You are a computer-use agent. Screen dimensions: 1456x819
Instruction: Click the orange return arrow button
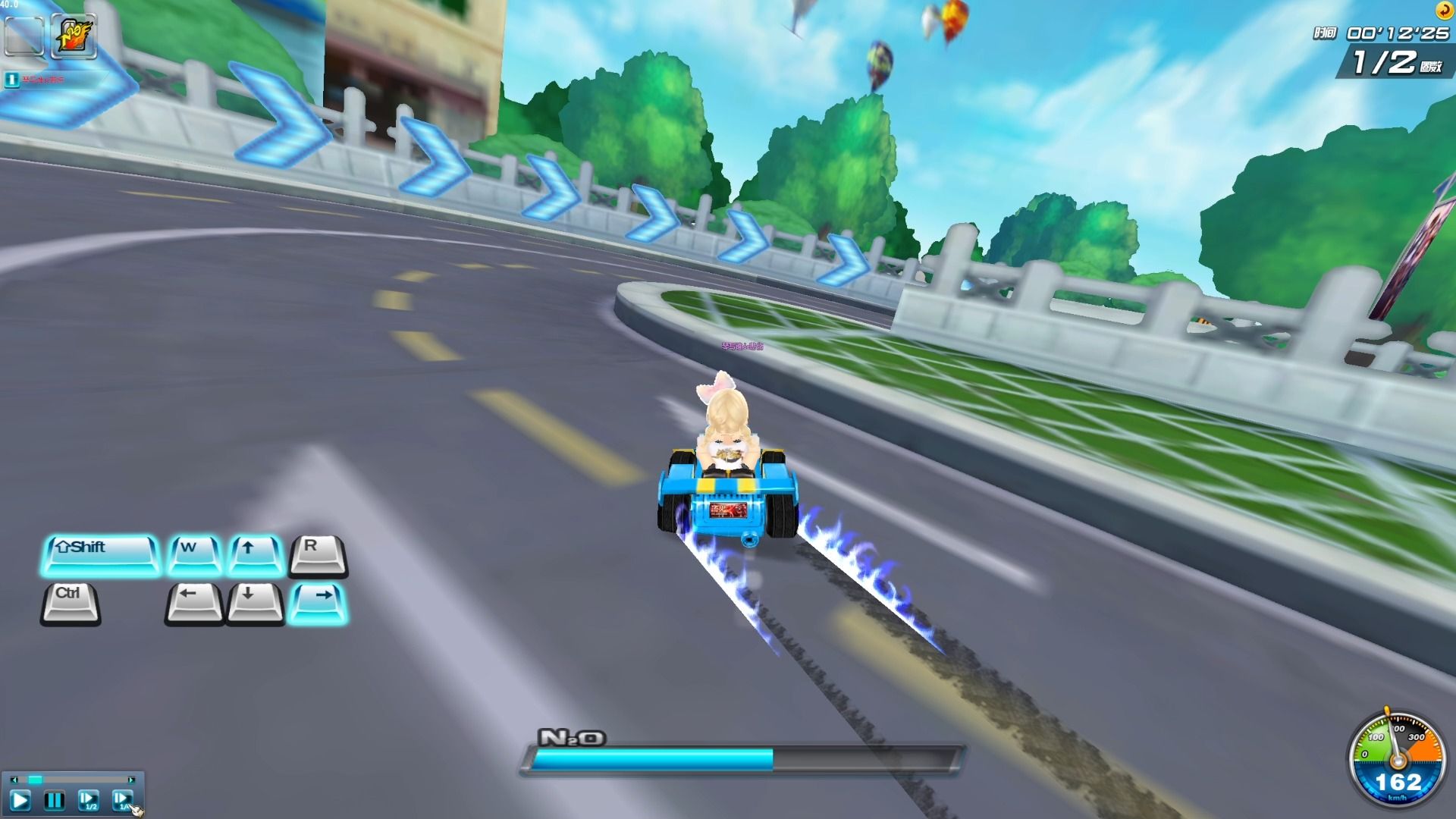pyautogui.click(x=1444, y=10)
